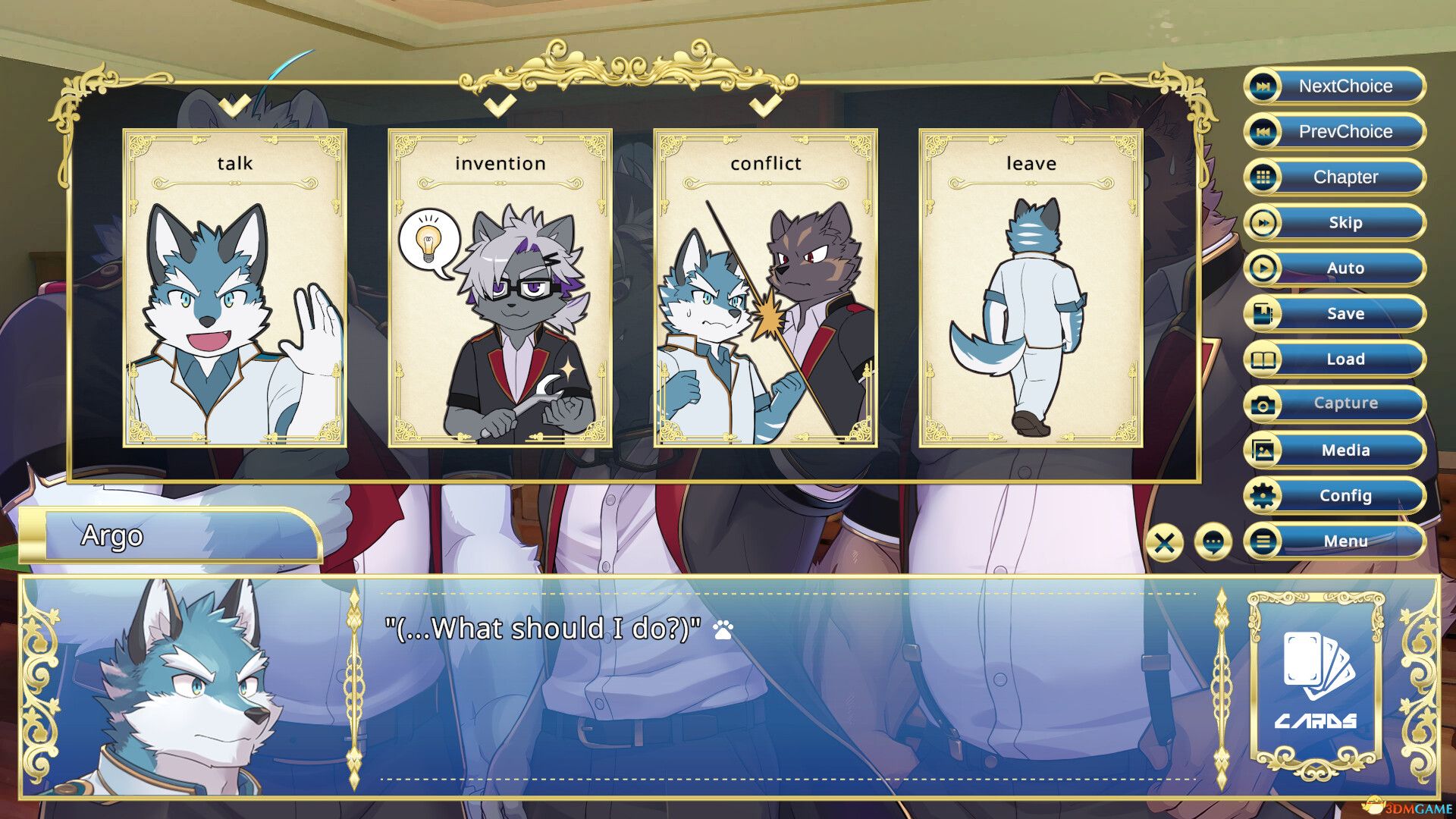Screen dimensions: 1456x819
Task: Open the Save panel icon
Action: coord(1261,313)
